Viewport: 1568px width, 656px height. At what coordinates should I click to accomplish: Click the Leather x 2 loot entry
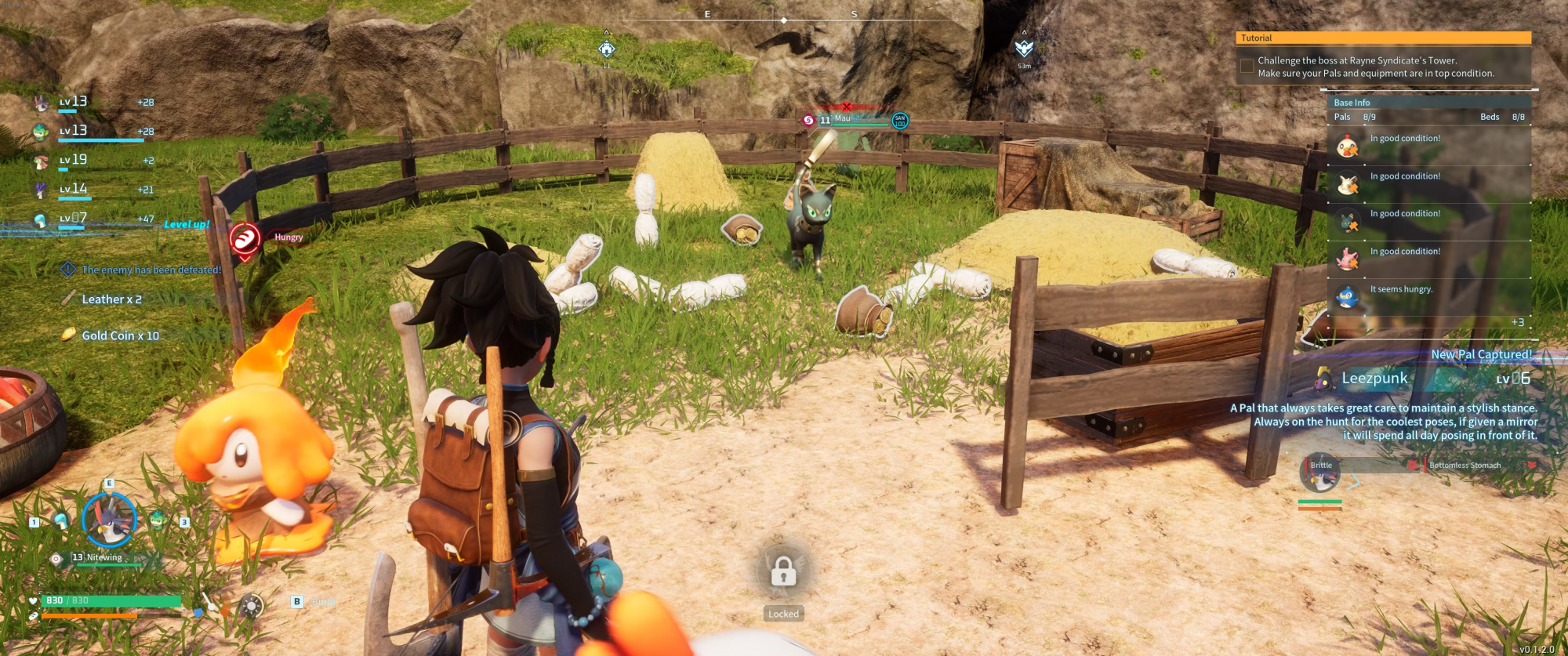pyautogui.click(x=111, y=299)
